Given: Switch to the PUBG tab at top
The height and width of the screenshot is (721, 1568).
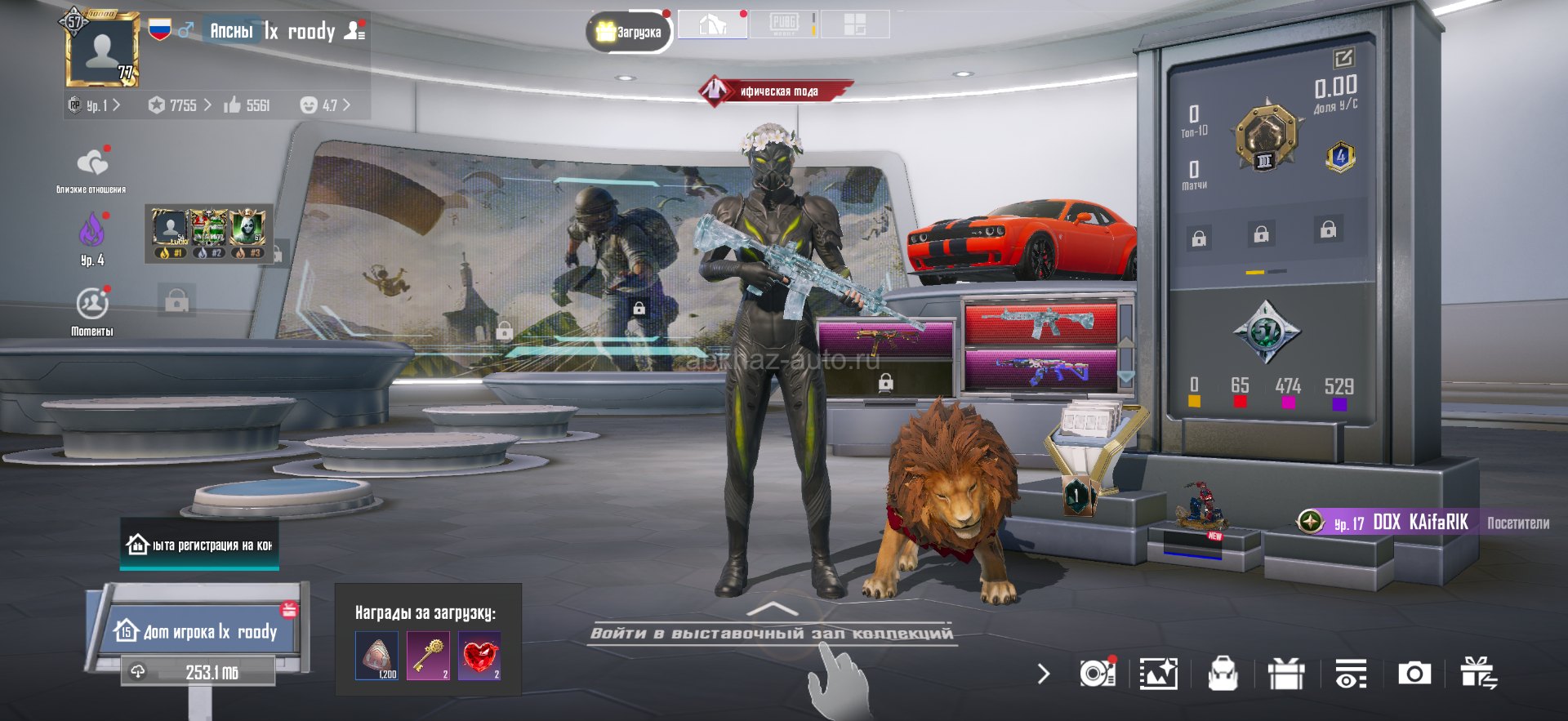Looking at the screenshot, I should (784, 24).
